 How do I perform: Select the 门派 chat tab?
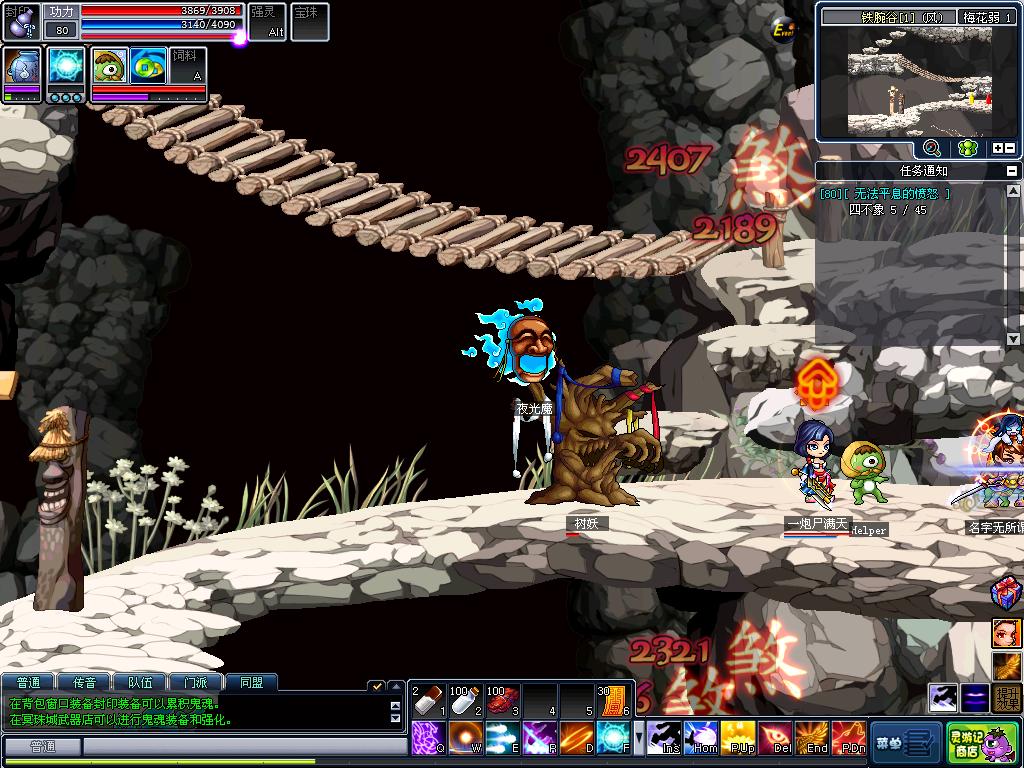click(x=195, y=683)
